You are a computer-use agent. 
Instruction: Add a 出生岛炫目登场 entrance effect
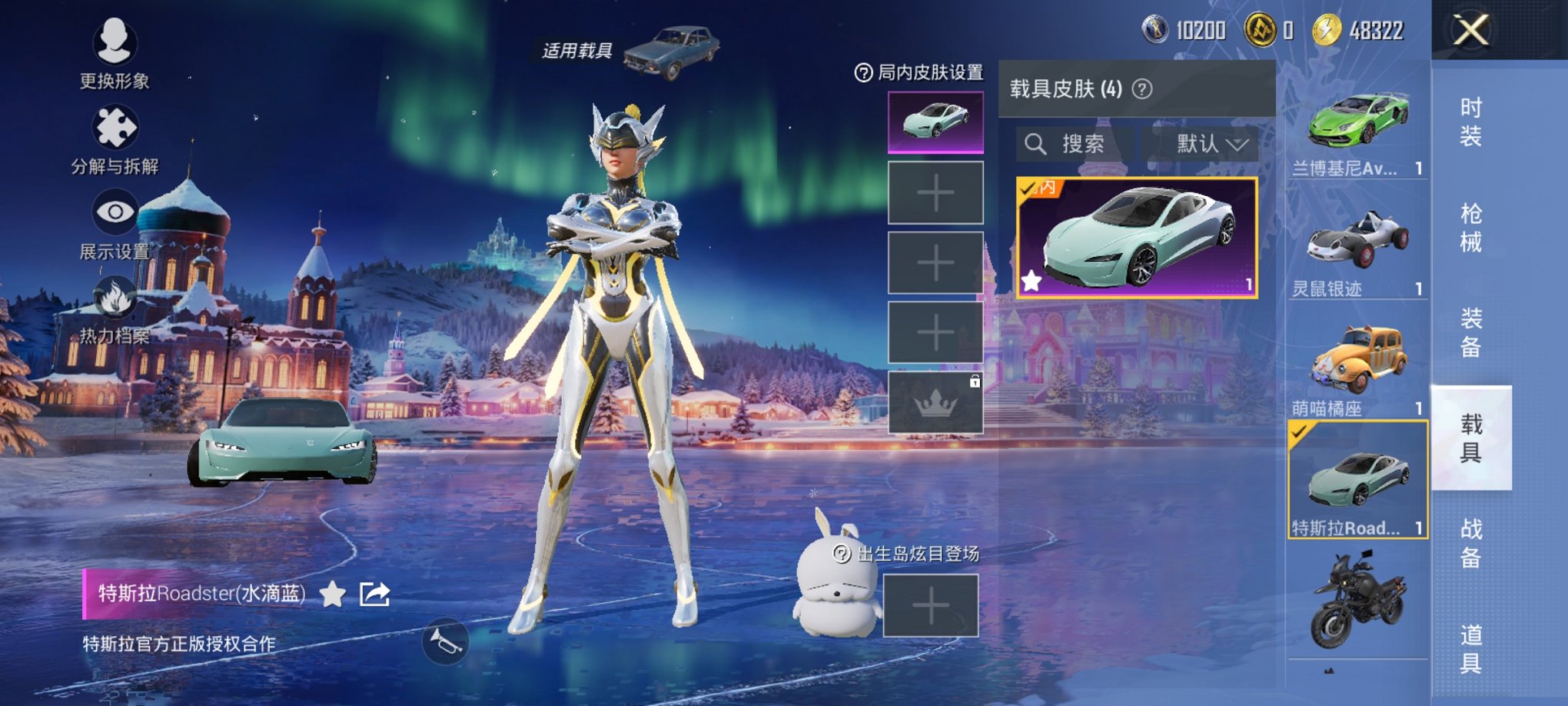930,606
